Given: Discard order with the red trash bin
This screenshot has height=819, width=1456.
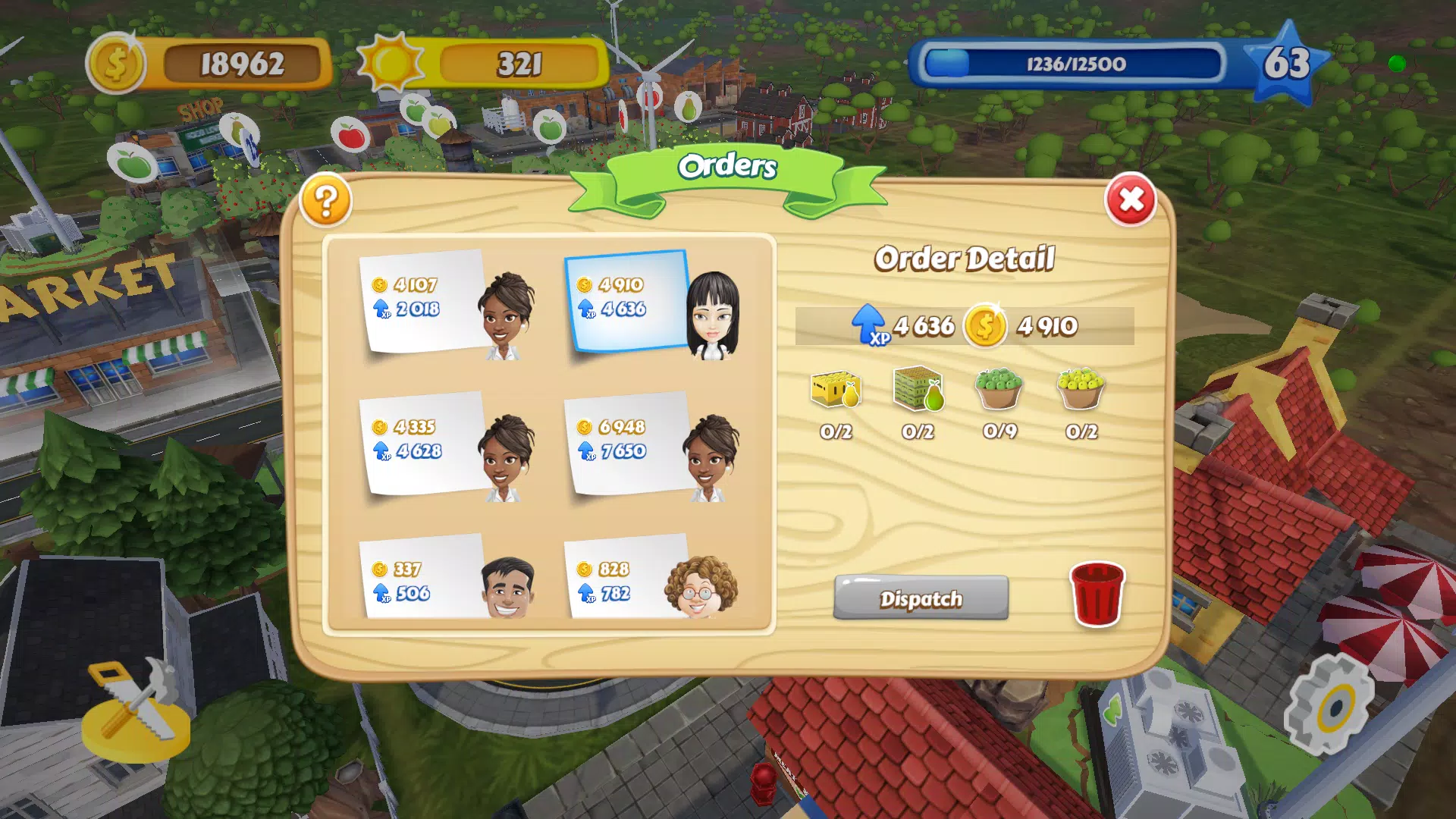Looking at the screenshot, I should pyautogui.click(x=1097, y=595).
